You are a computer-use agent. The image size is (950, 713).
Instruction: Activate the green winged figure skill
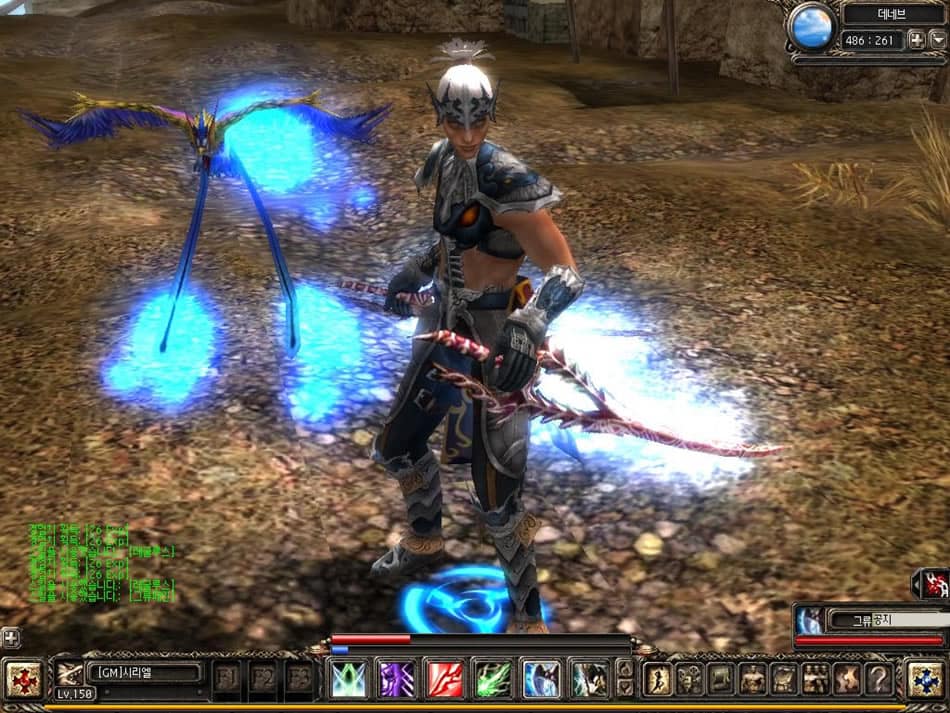(x=349, y=678)
